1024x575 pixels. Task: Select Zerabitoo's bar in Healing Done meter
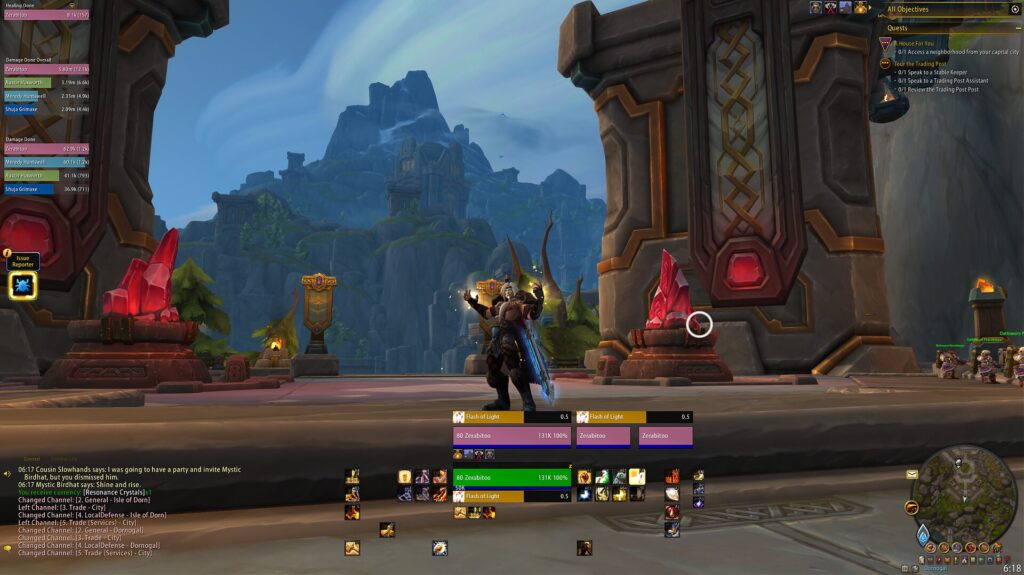pyautogui.click(x=45, y=15)
